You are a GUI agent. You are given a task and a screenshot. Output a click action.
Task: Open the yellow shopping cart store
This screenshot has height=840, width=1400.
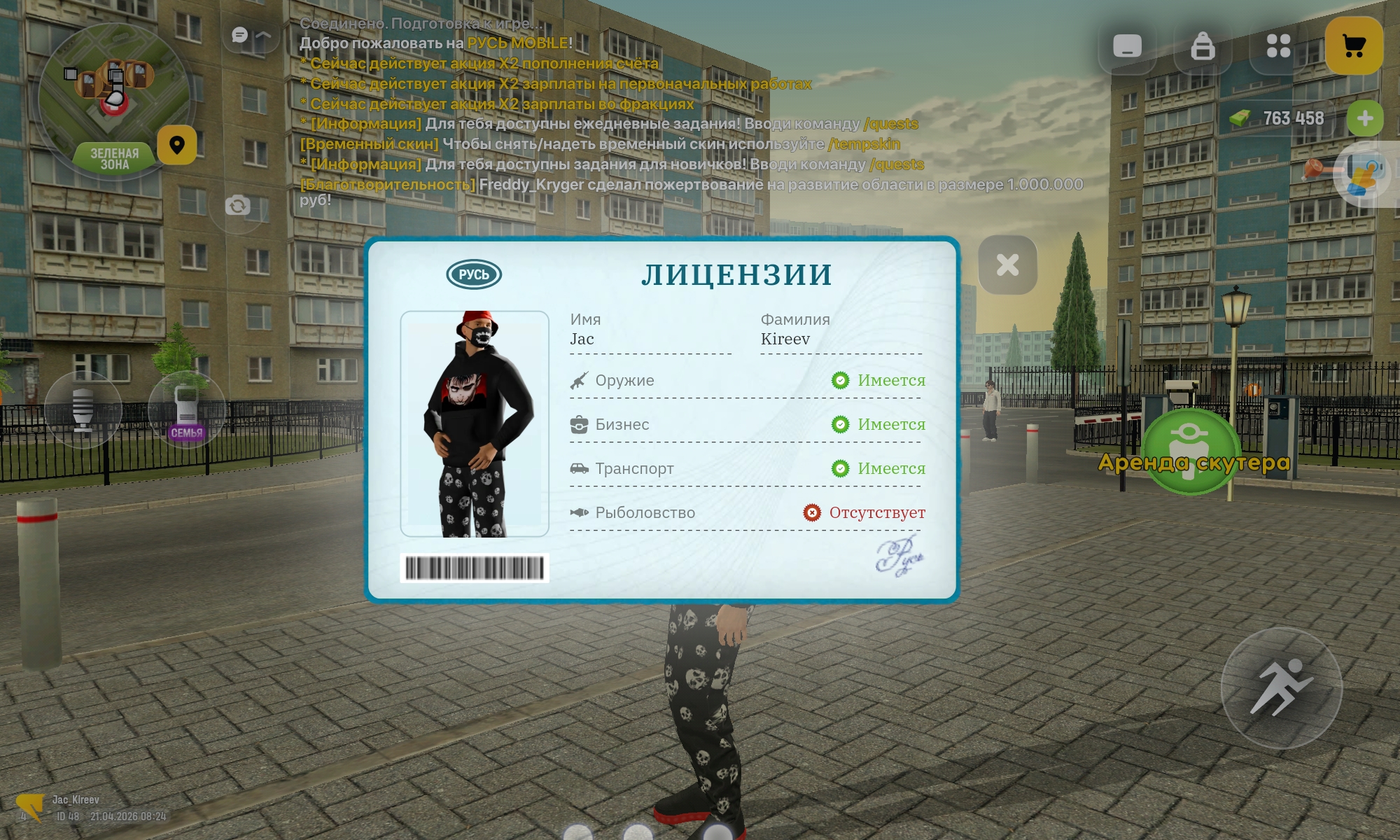point(1354,46)
